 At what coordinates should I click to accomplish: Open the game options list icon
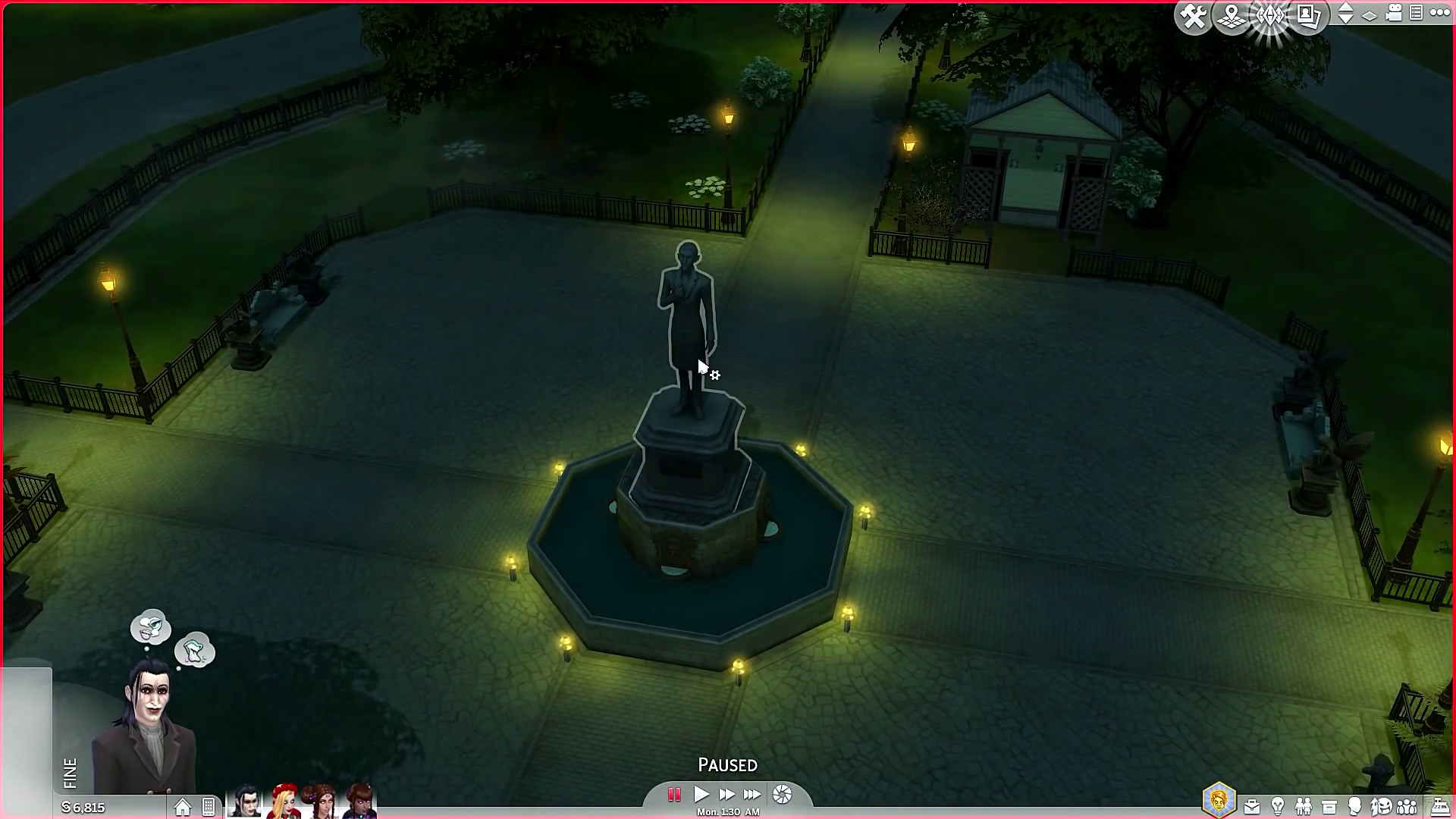pyautogui.click(x=1416, y=13)
